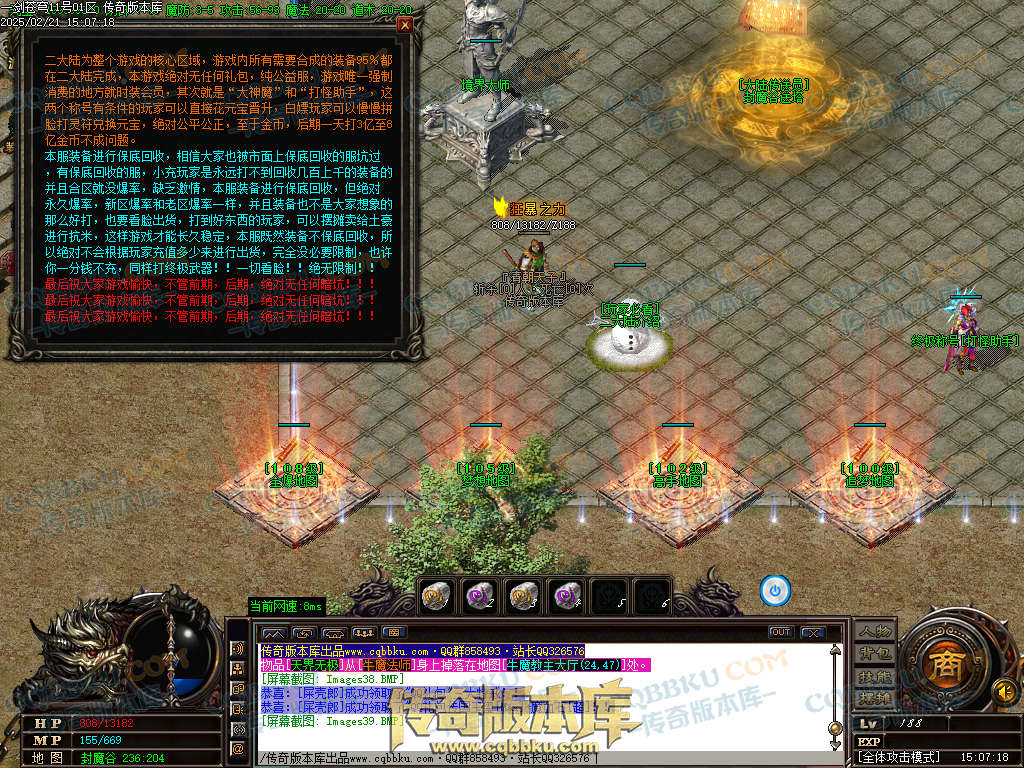This screenshot has height=768, width=1024.
Task: Open the 人物 character panel
Action: click(x=874, y=631)
